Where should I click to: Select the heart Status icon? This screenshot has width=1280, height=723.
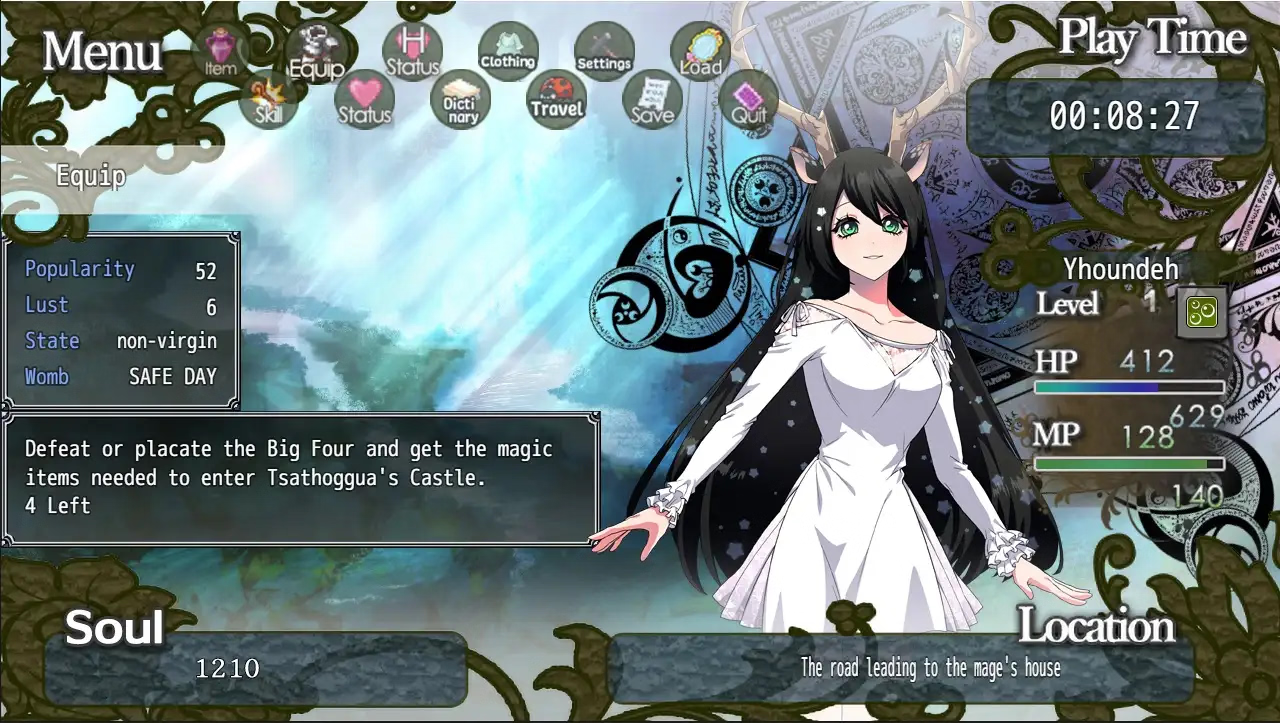coord(364,100)
